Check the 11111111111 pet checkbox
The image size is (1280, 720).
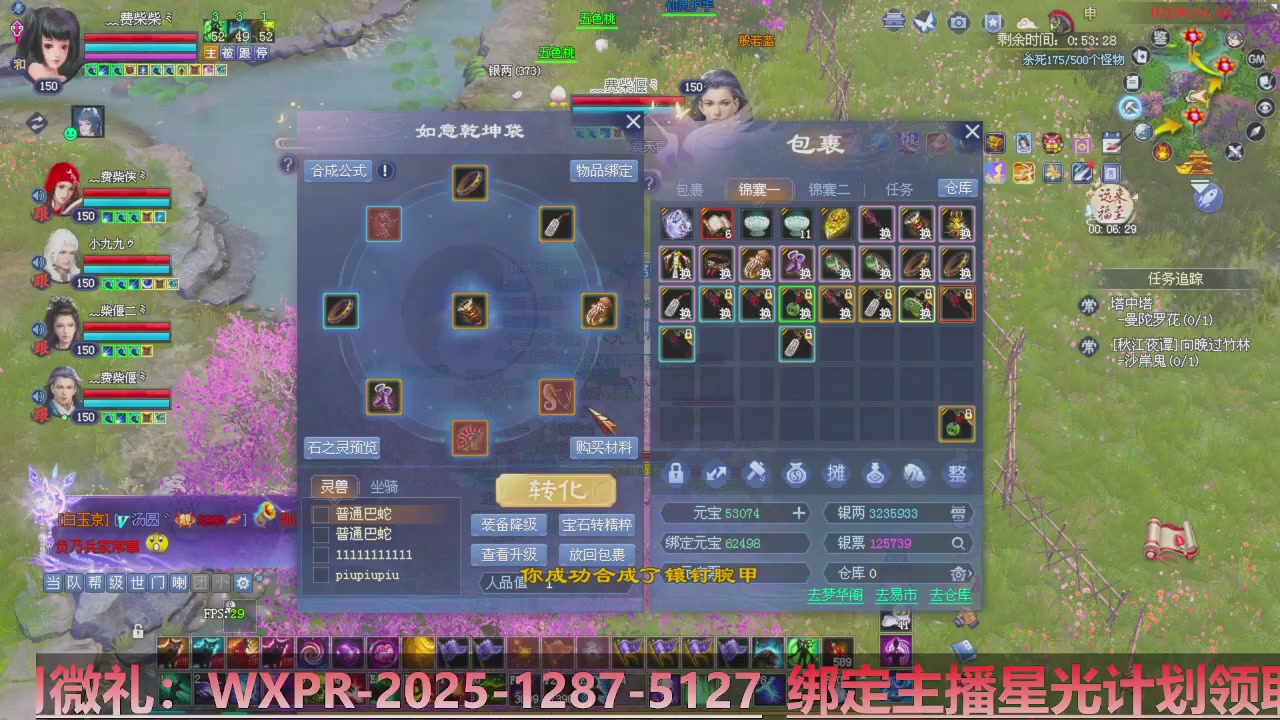pyautogui.click(x=321, y=555)
